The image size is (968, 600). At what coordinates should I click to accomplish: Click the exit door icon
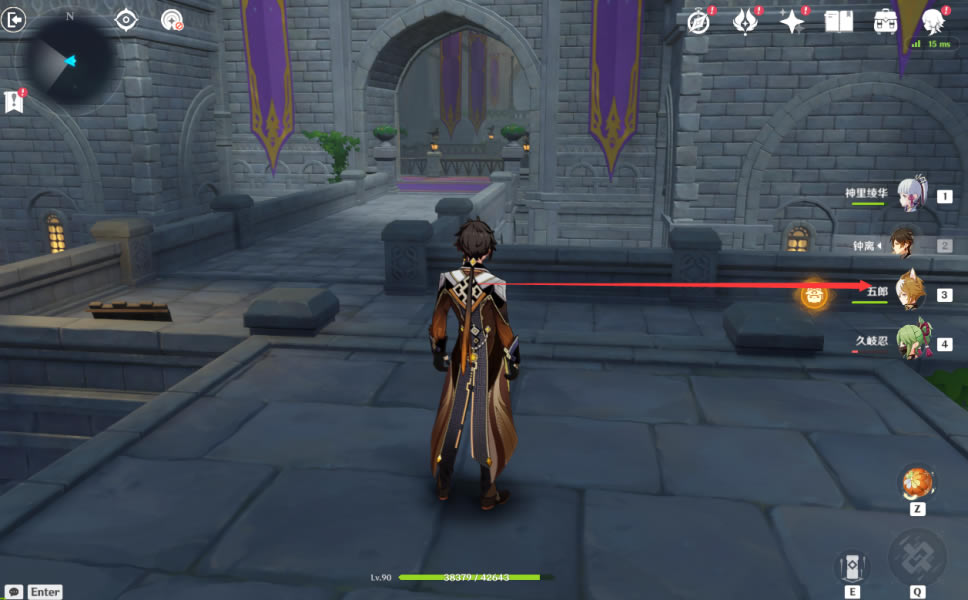coord(13,20)
